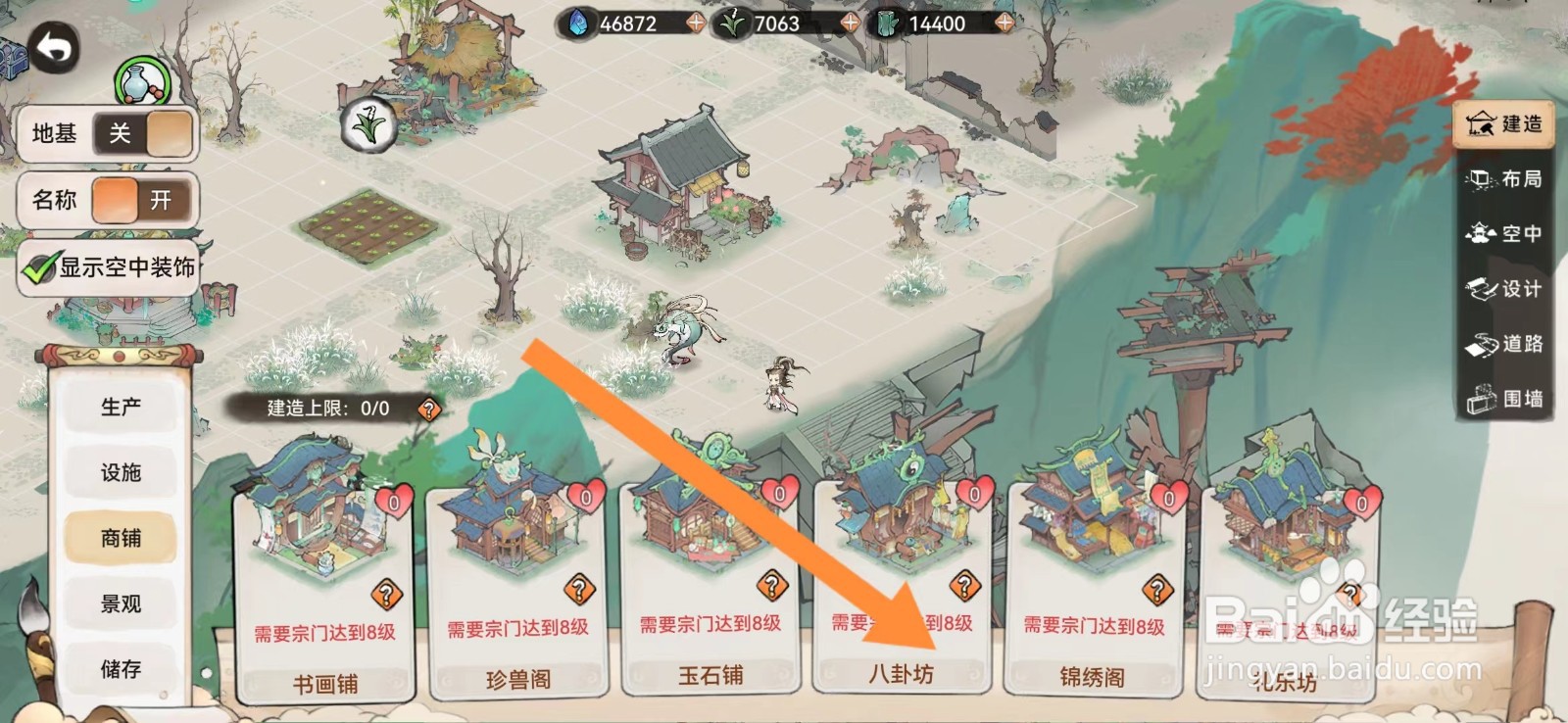Click the potion bottle icon below back arrow
The image size is (1568, 723).
[140, 80]
